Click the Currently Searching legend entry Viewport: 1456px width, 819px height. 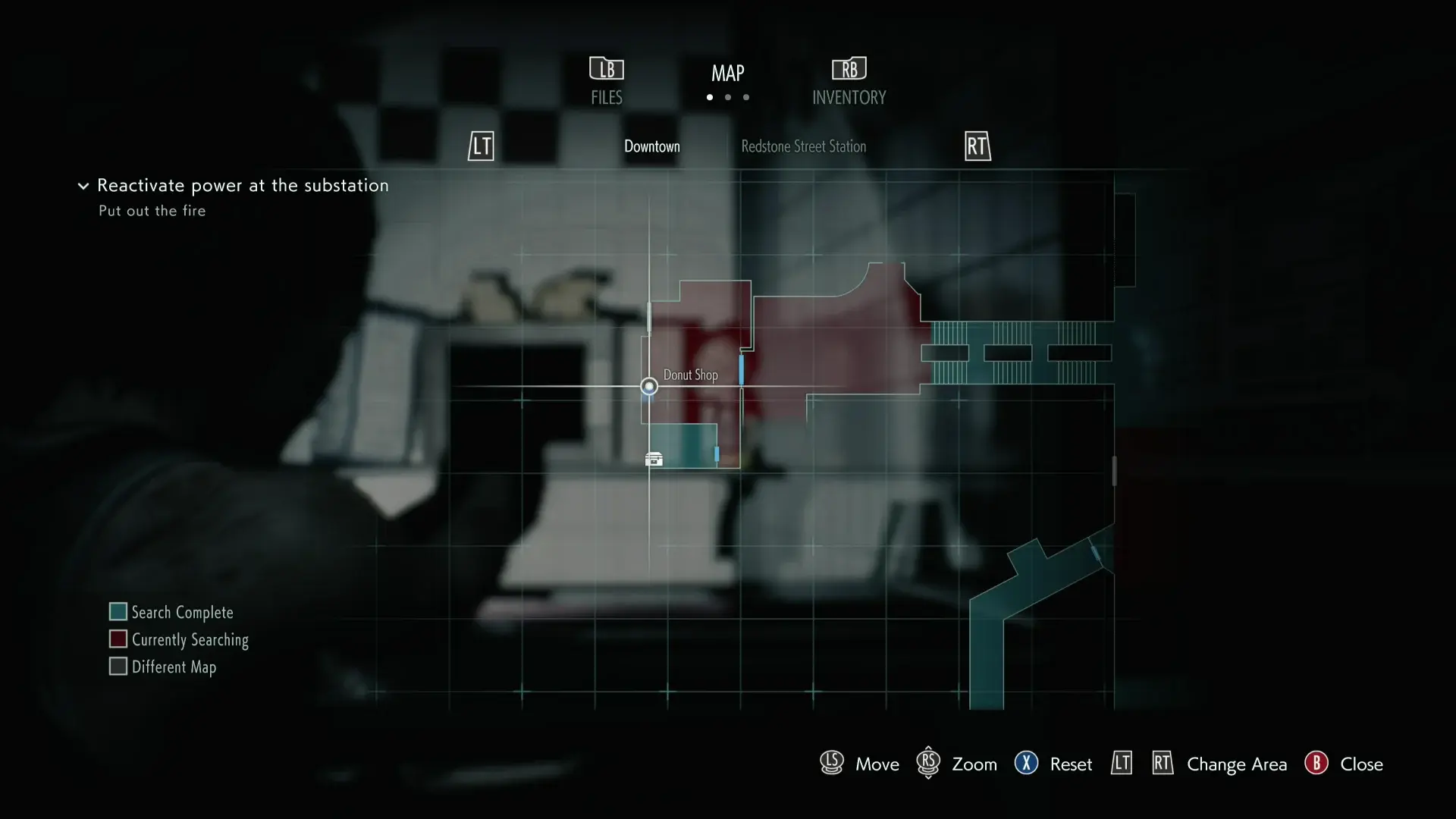point(179,639)
